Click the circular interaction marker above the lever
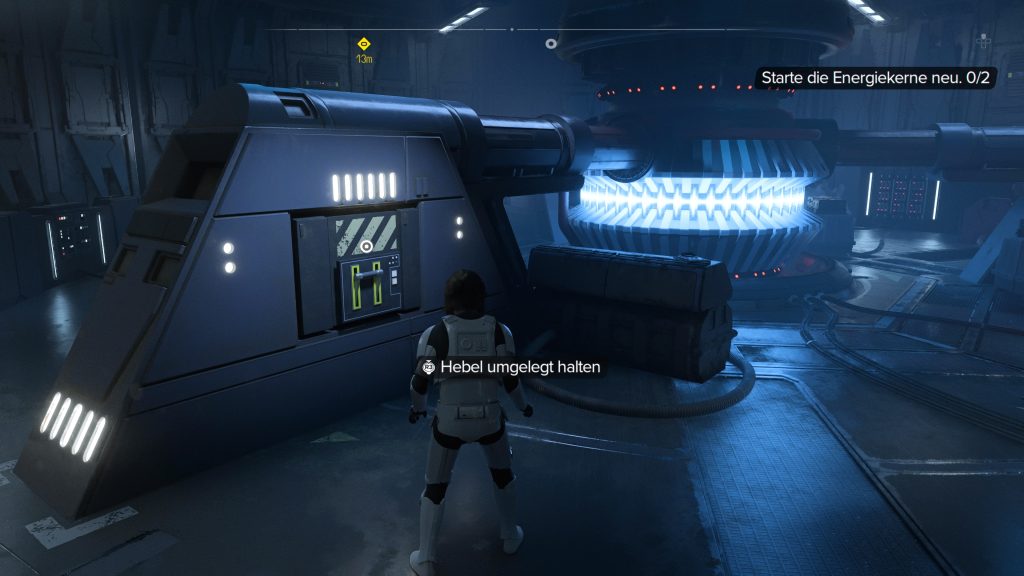Image resolution: width=1024 pixels, height=576 pixels. (x=367, y=245)
